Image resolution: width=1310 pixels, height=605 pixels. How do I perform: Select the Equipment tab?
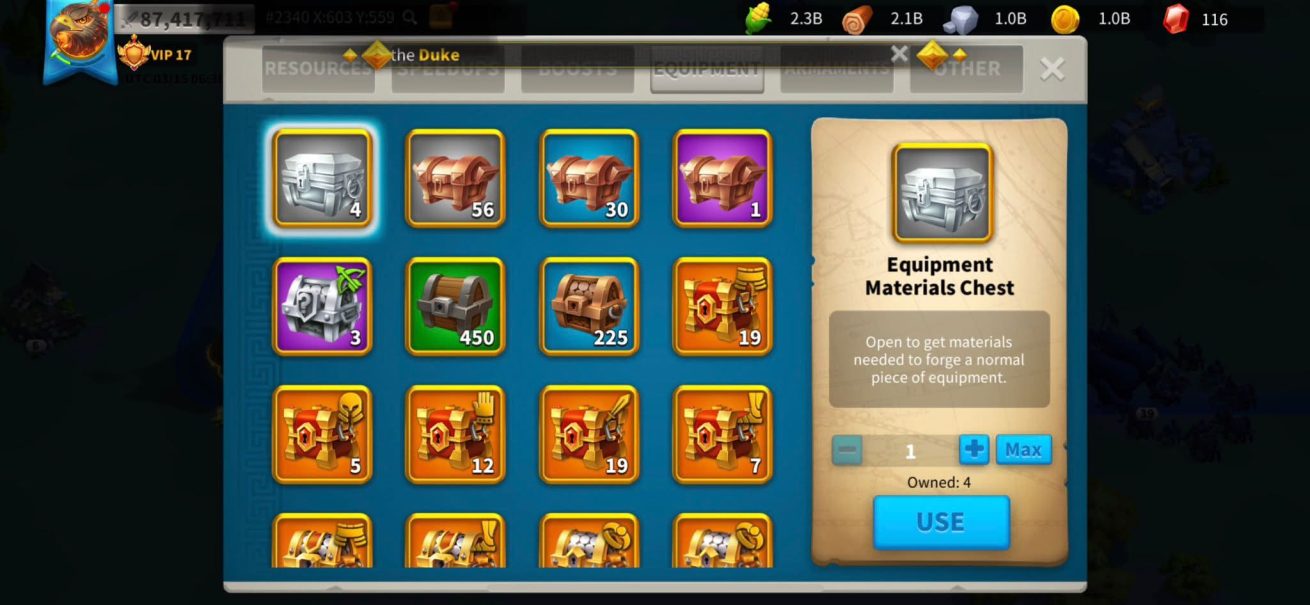(707, 69)
